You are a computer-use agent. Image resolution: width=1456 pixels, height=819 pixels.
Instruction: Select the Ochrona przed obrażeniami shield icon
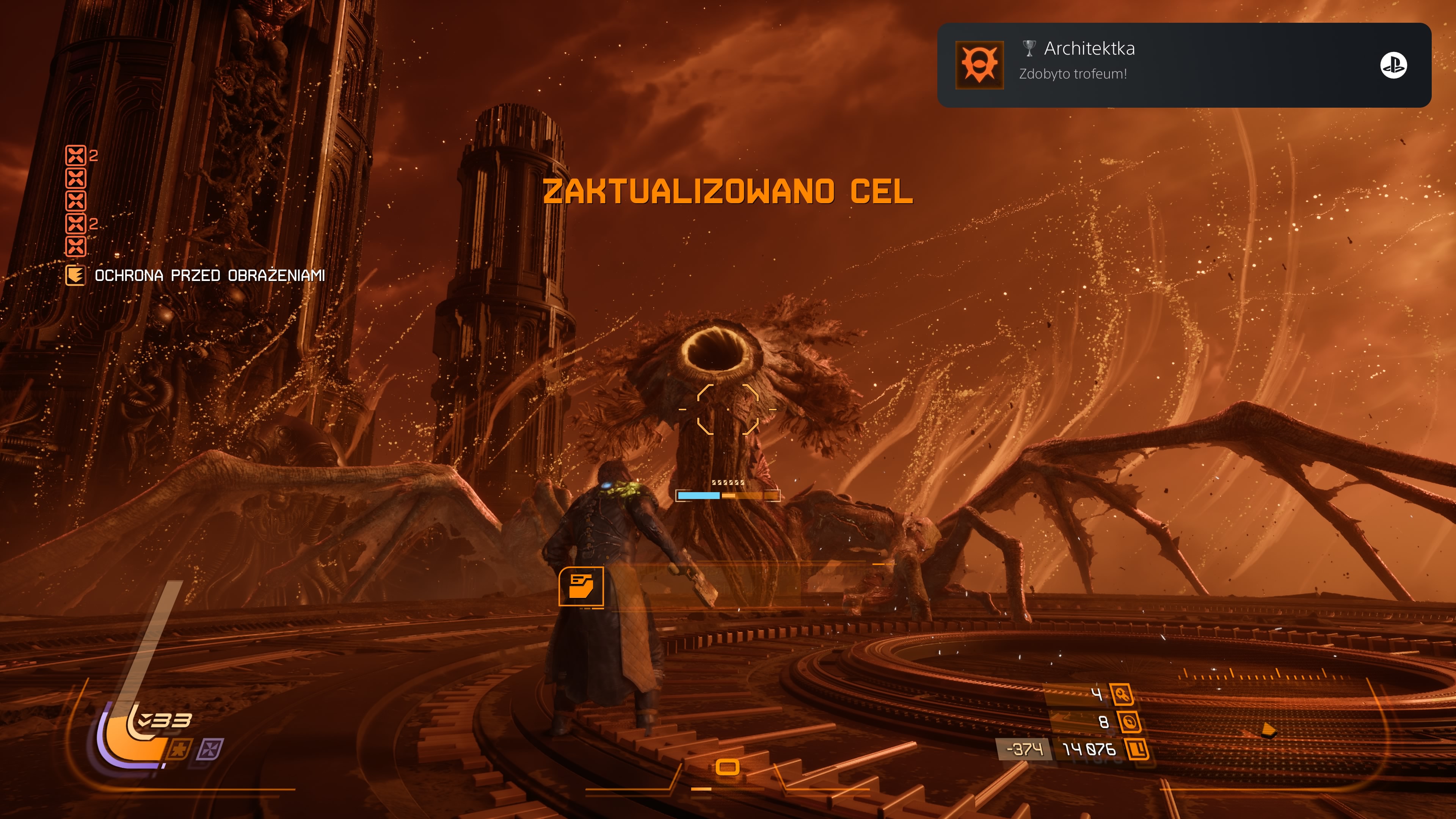click(75, 275)
